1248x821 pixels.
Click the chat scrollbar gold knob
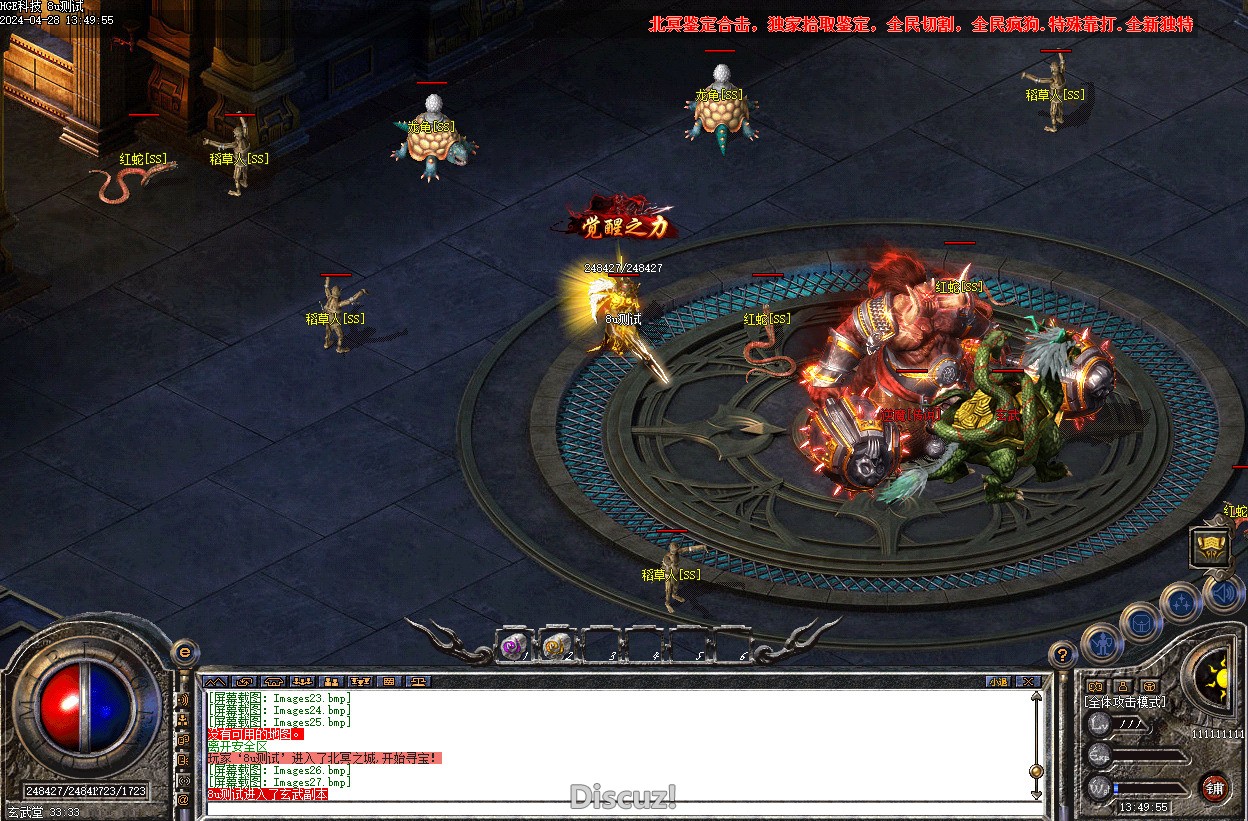1036,771
